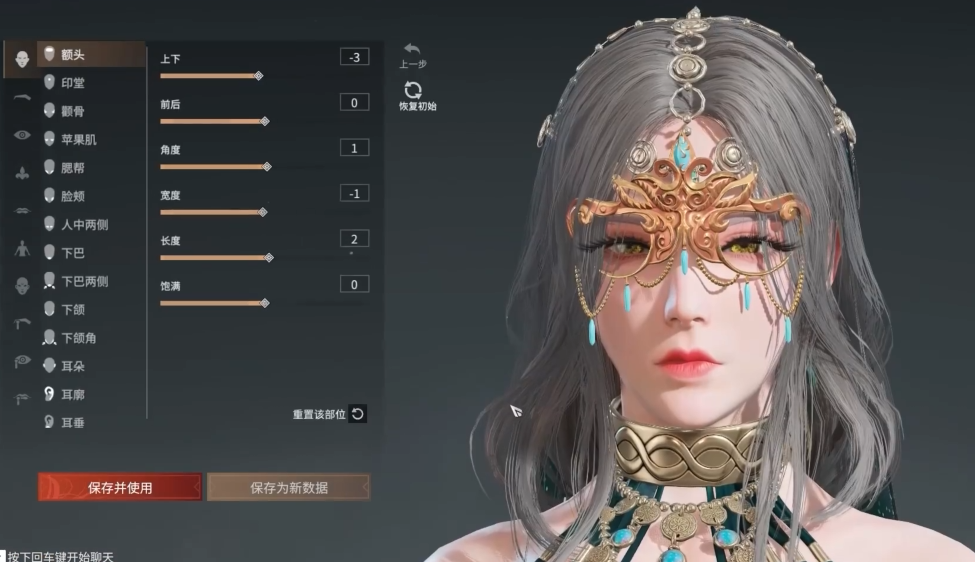Click the 宽度 value input box
The height and width of the screenshot is (562, 975).
click(354, 193)
